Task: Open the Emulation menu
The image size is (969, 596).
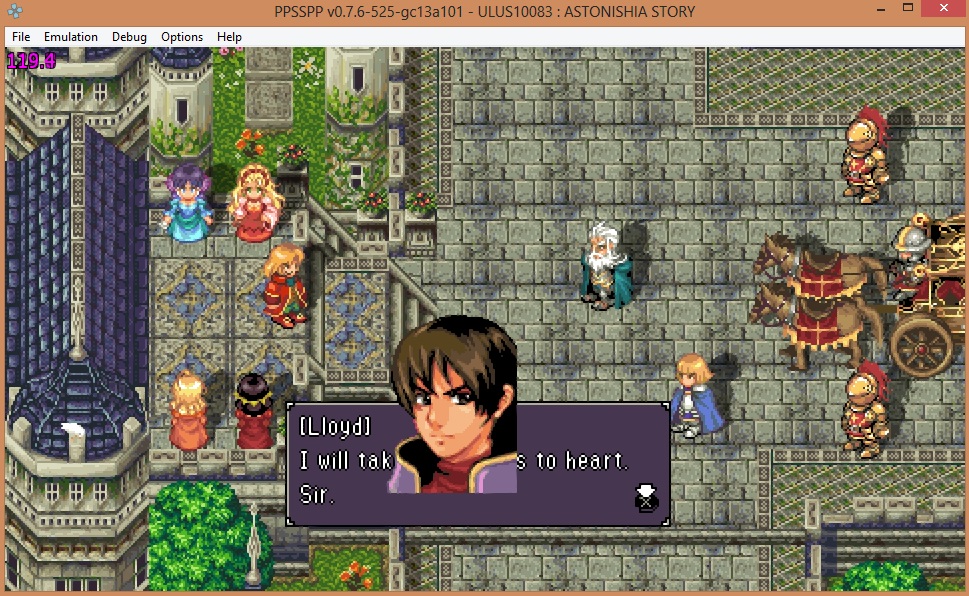Action: coord(71,37)
